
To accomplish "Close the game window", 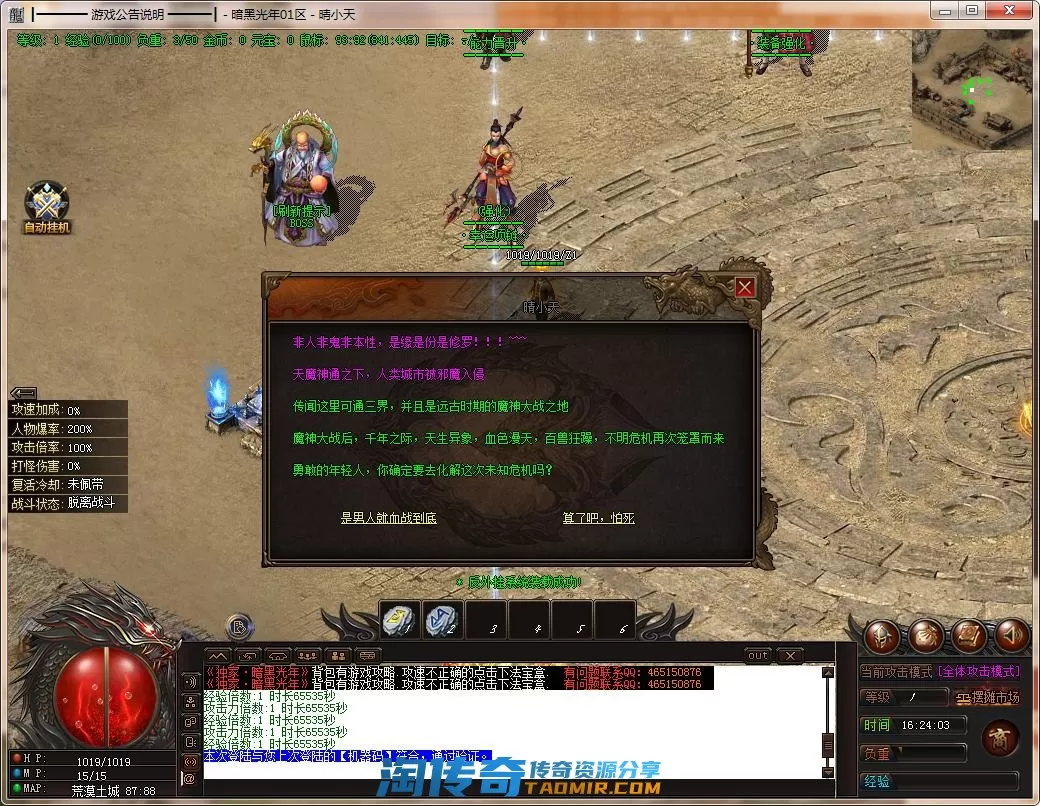I will click(x=1009, y=10).
